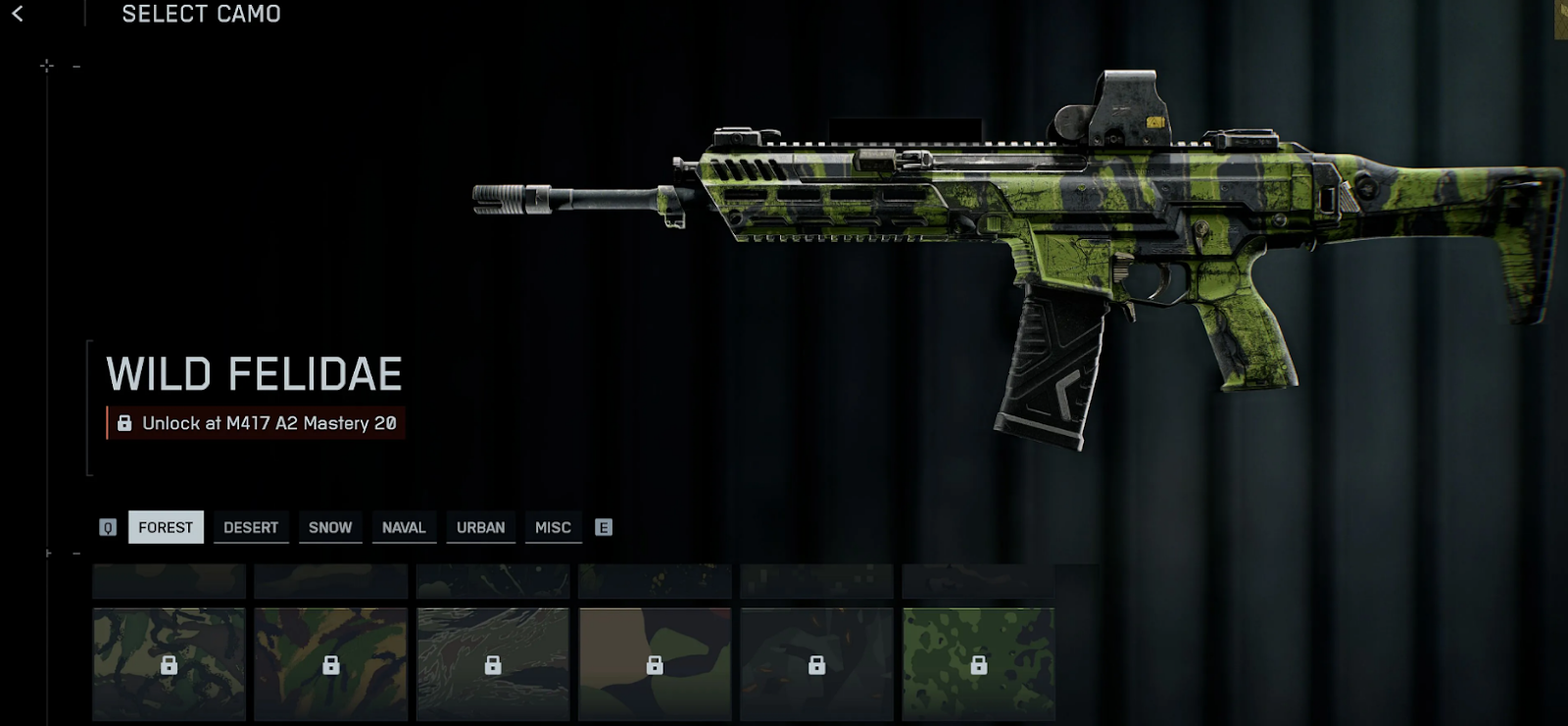Pick the locked grey-green wavy line camo
1568x726 pixels.
(x=493, y=664)
